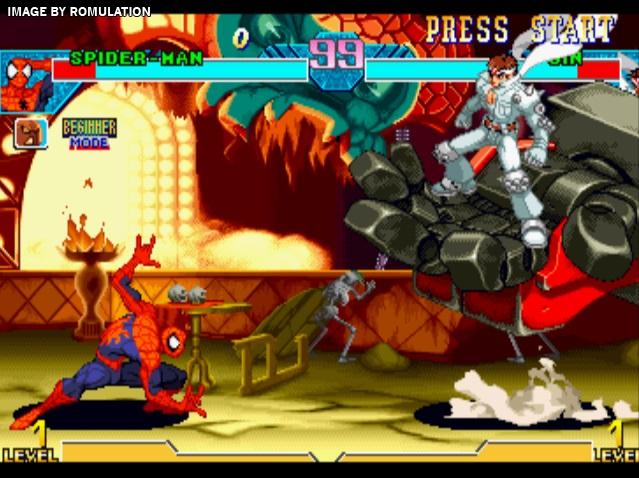Click the Beginner Mode badge
Viewport: 639px width, 478px height.
click(x=89, y=133)
